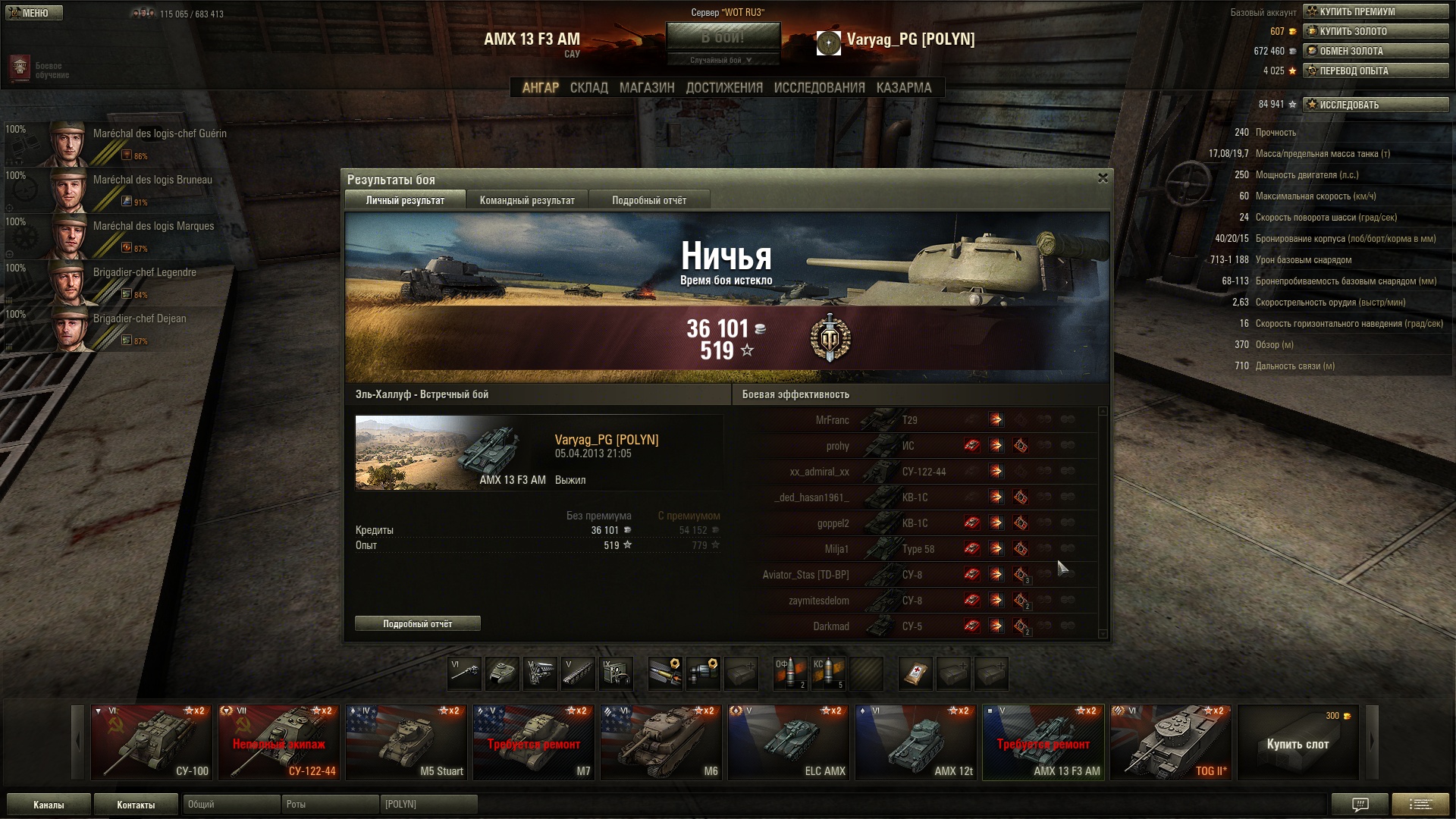Click the Подробный отчёт button
Screen dimensions: 1456x819
coord(417,623)
